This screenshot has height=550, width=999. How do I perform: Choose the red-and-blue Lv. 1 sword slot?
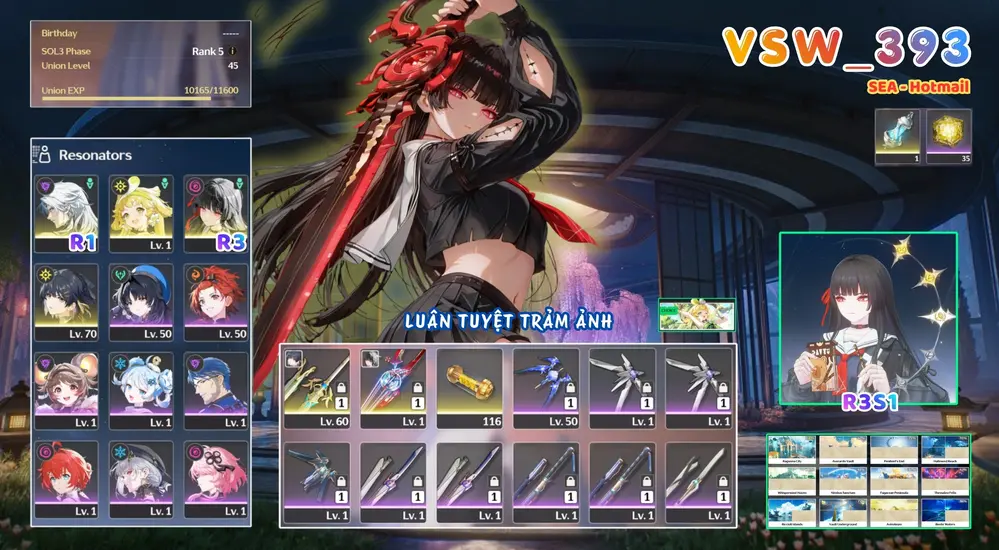393,388
